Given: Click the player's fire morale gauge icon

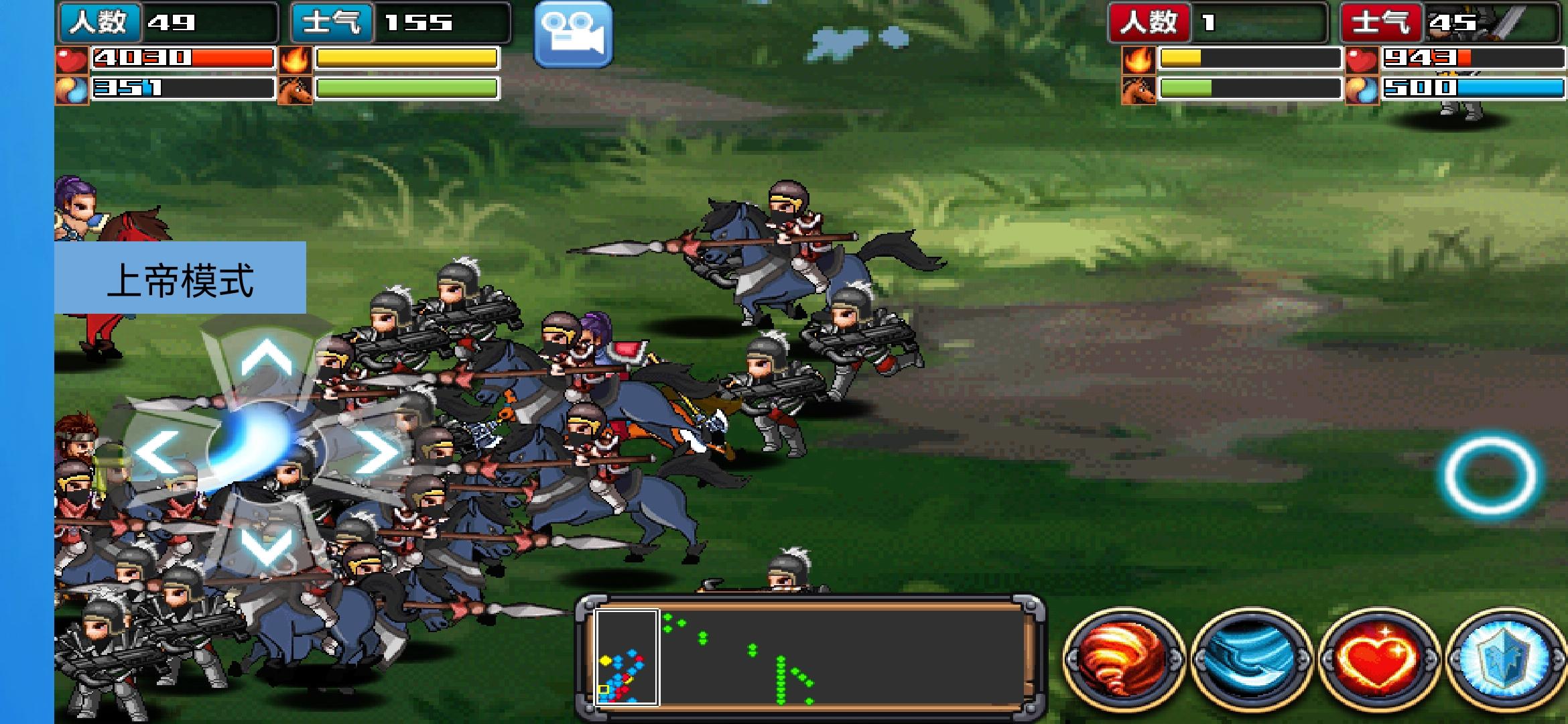Looking at the screenshot, I should (x=300, y=60).
